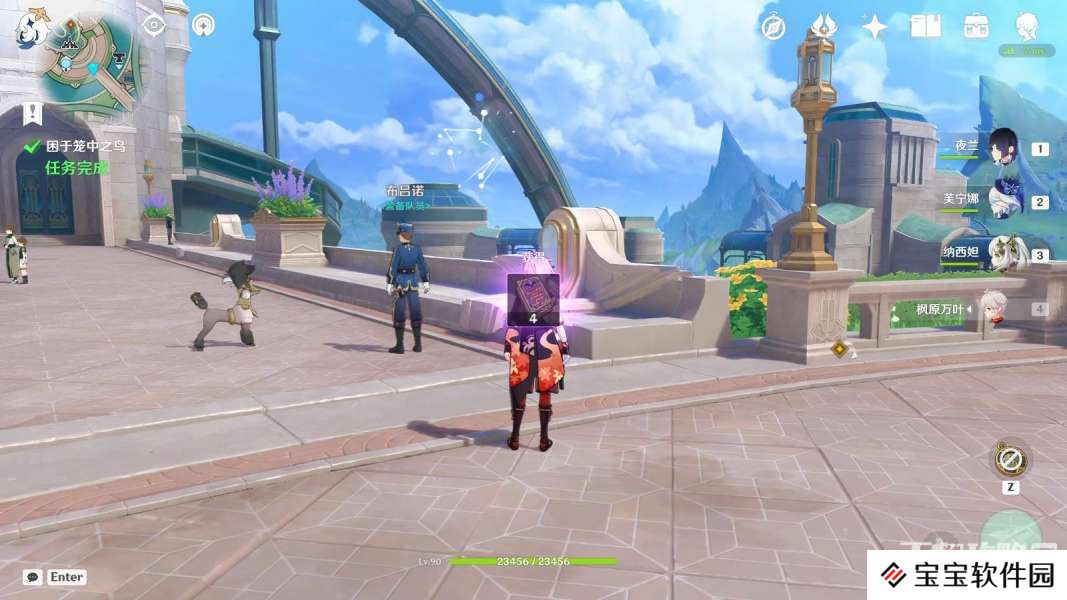
Task: Open the chat speech-bubble icon
Action: click(x=33, y=577)
